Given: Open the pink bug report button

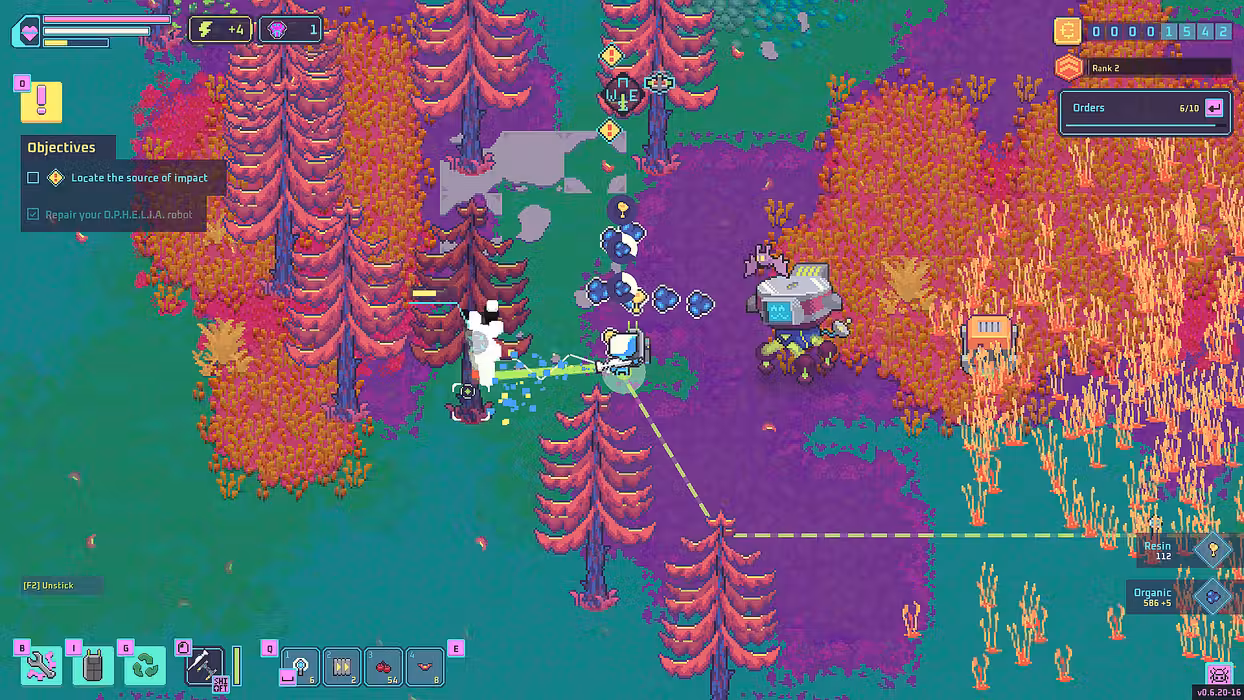Looking at the screenshot, I should point(1218,674).
